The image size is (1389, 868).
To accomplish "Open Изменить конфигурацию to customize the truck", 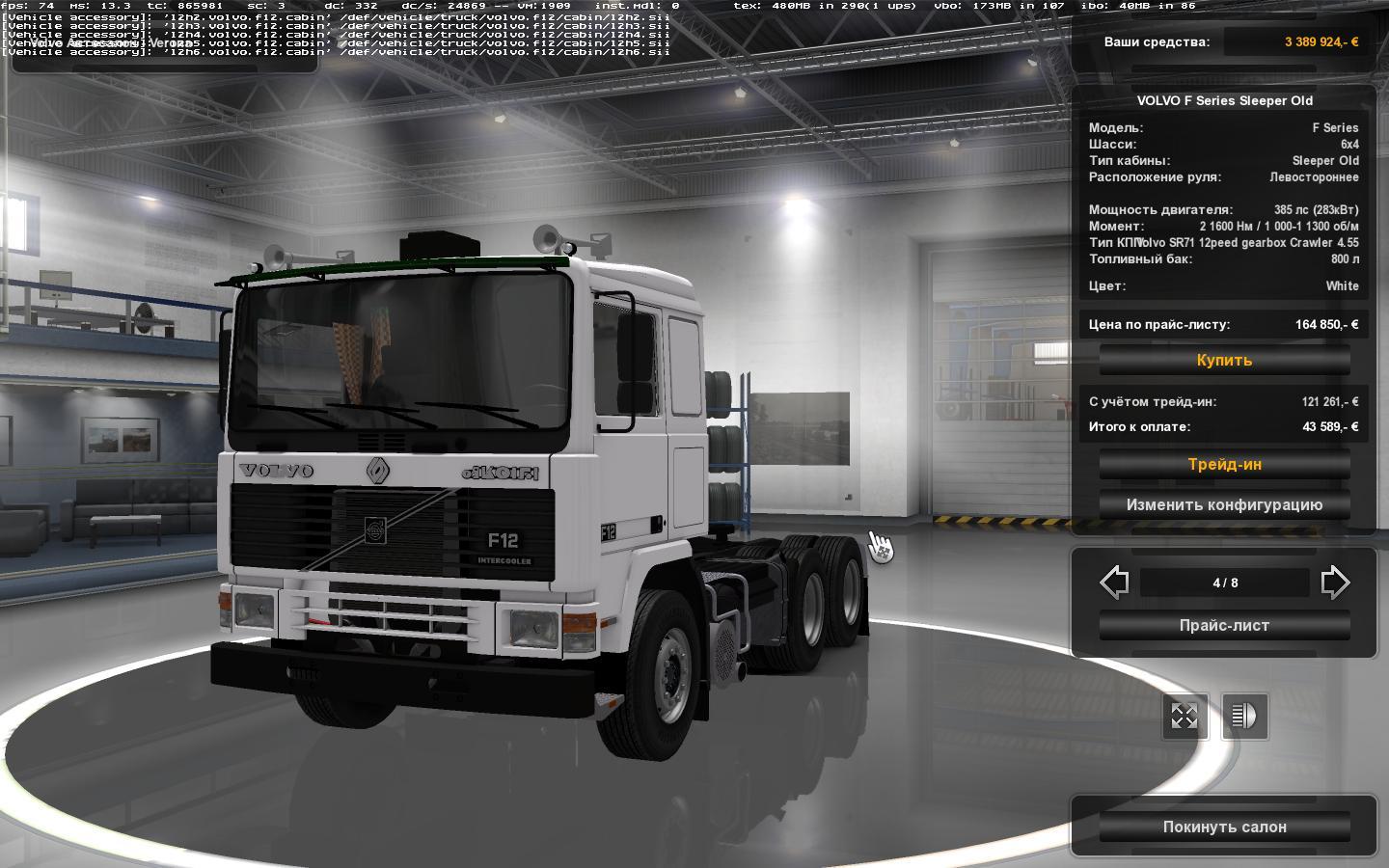I will point(1223,504).
